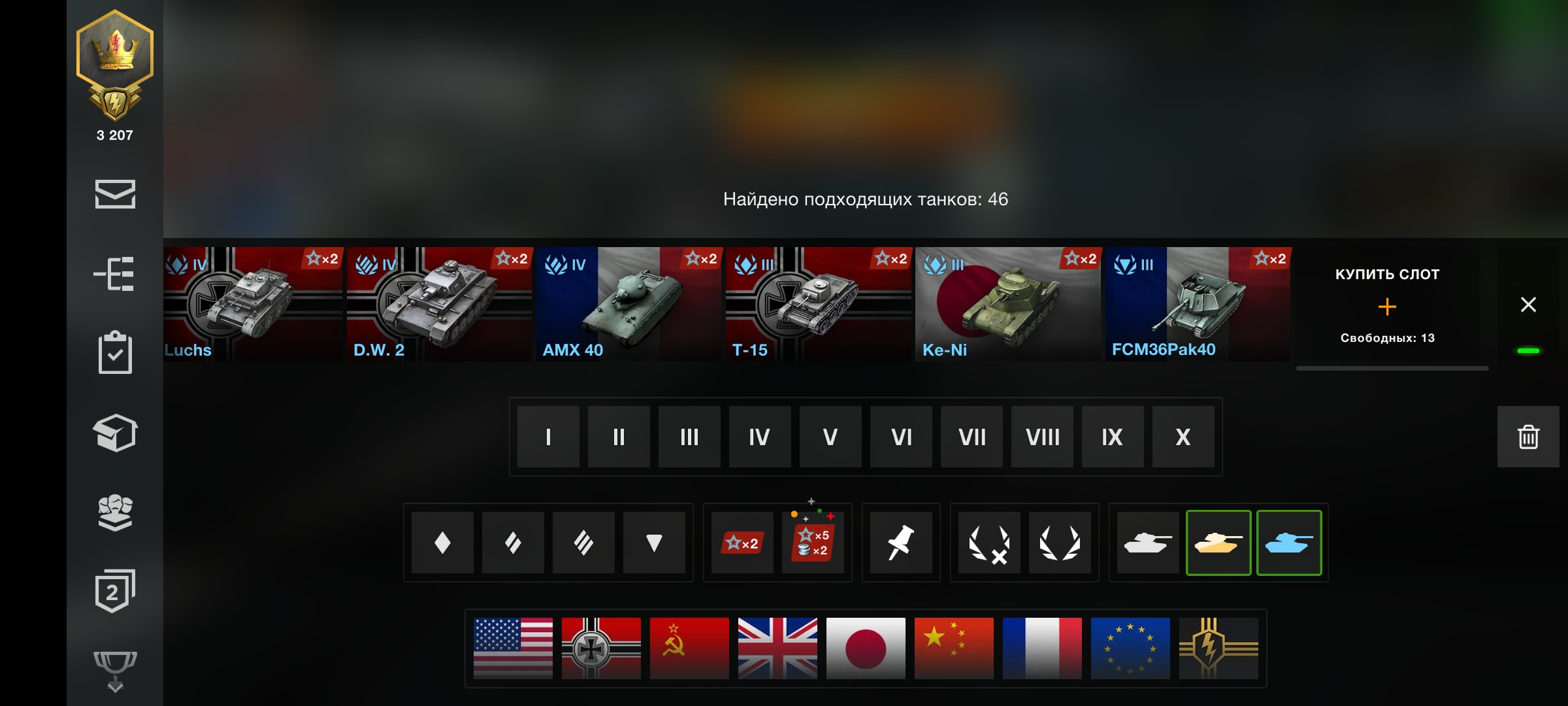Toggle the single-diamond light tank filter
The image size is (1568, 706).
pyautogui.click(x=442, y=543)
